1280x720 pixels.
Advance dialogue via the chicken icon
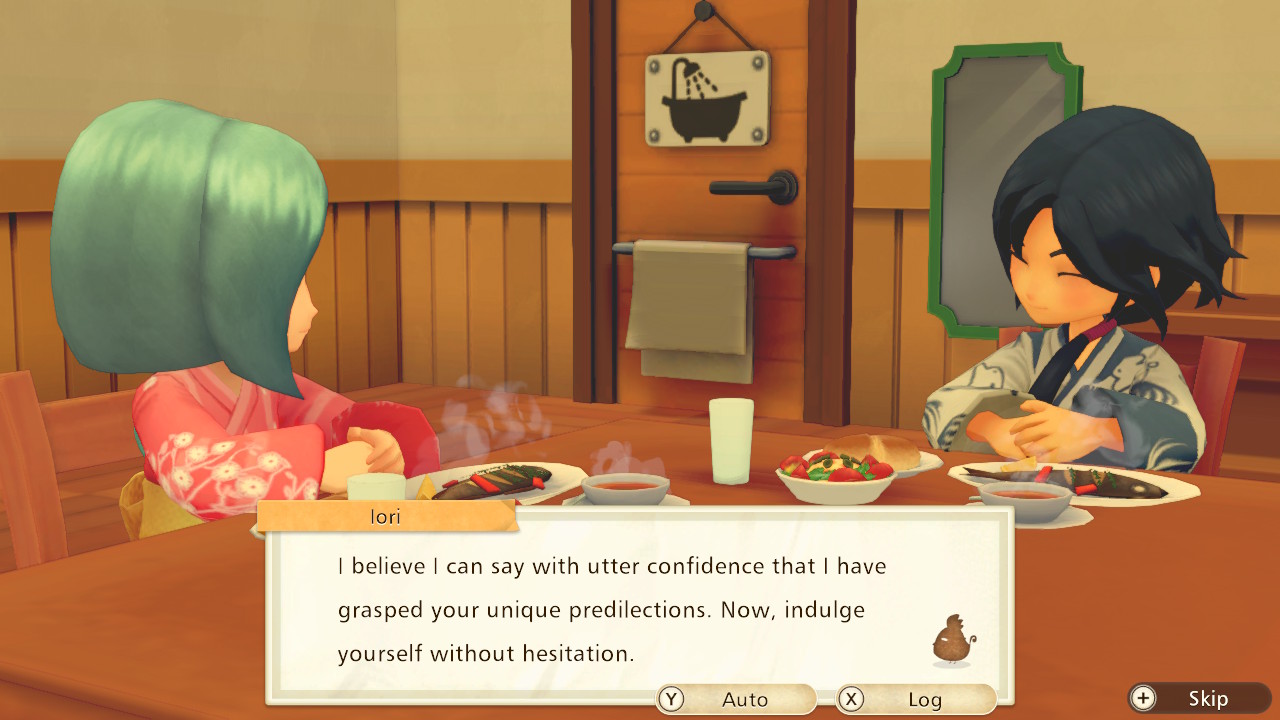tap(953, 640)
